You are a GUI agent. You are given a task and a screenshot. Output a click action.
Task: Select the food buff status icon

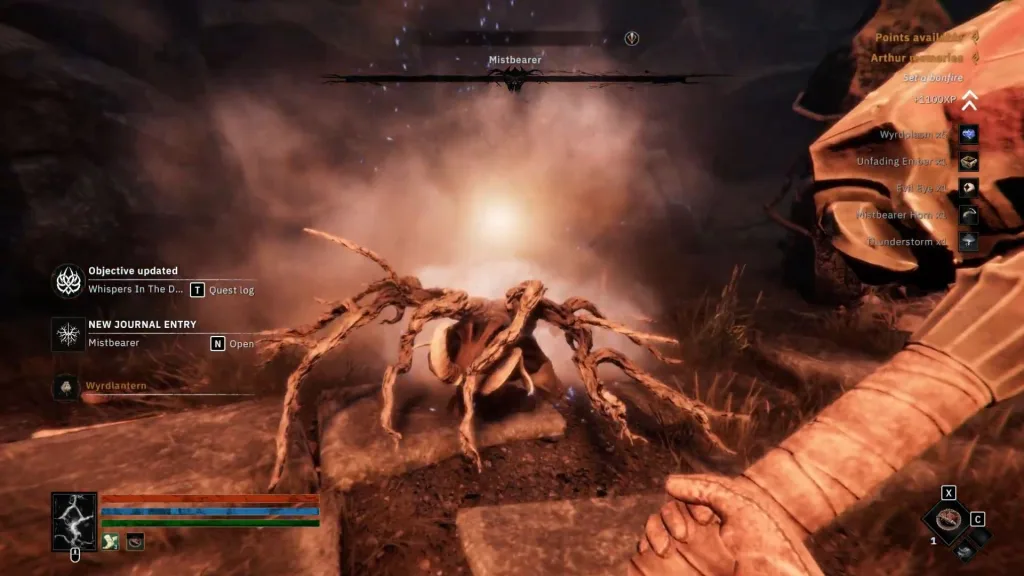(135, 541)
